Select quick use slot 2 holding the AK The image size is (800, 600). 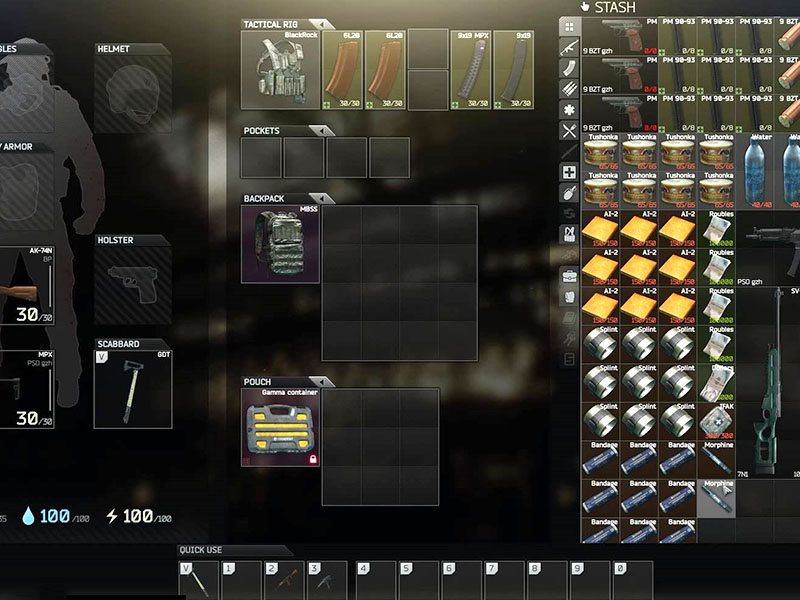click(284, 580)
